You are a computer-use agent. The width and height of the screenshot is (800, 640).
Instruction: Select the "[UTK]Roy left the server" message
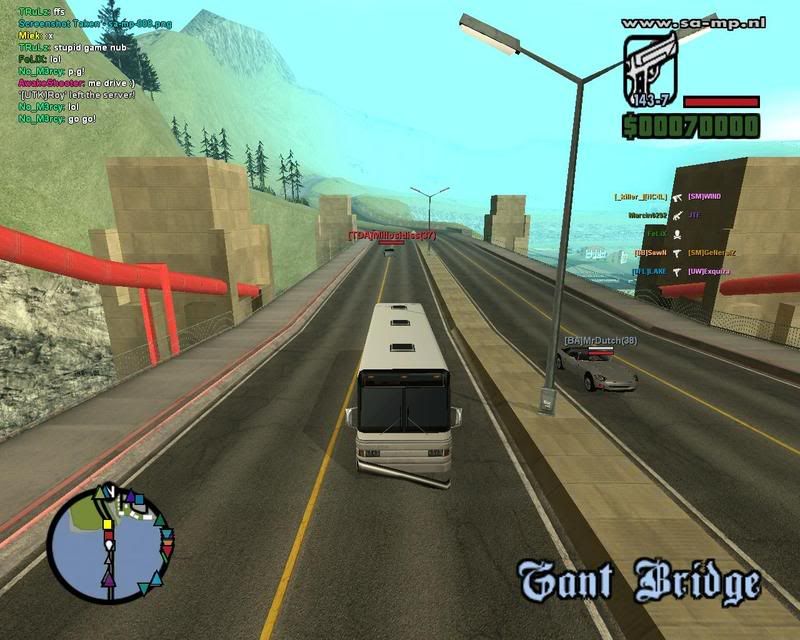pos(69,94)
